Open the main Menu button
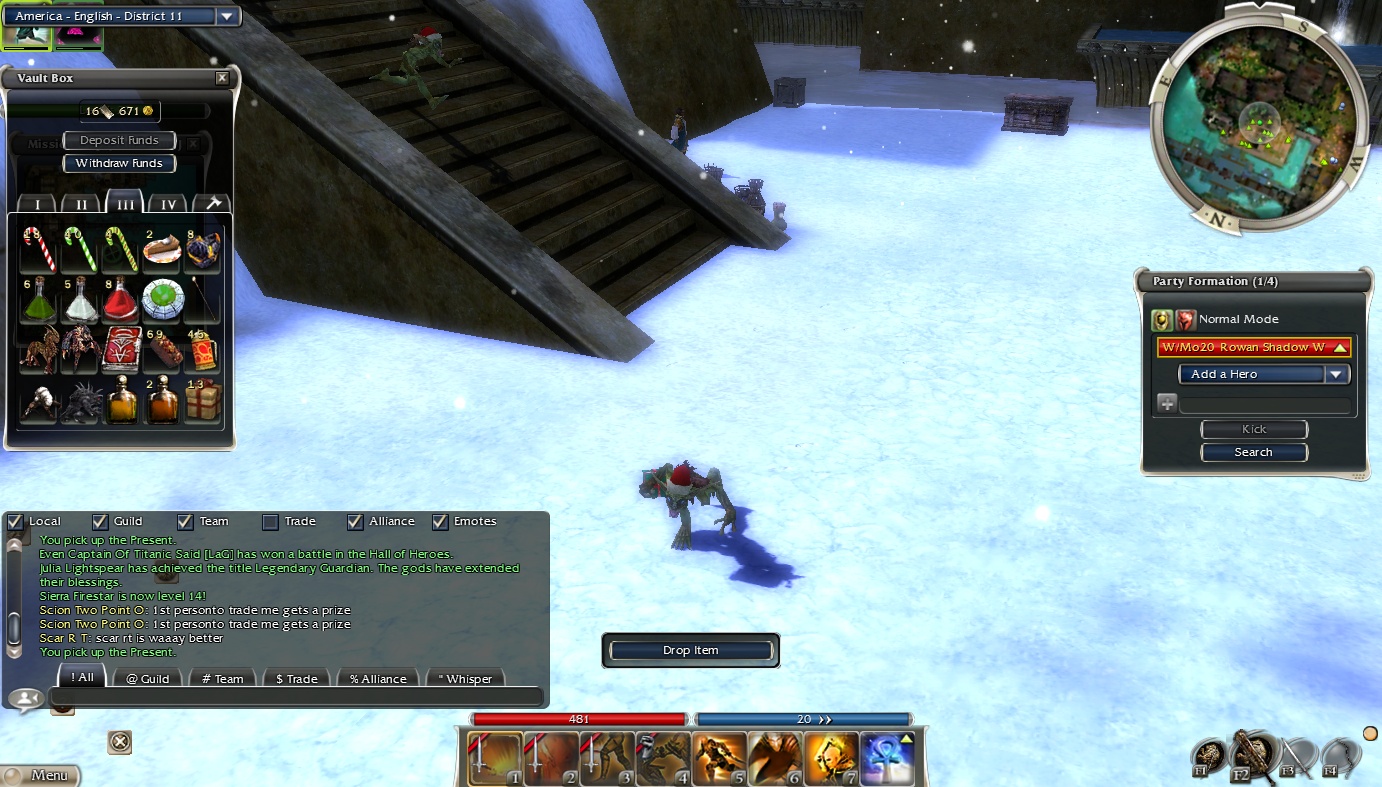 pyautogui.click(x=42, y=775)
